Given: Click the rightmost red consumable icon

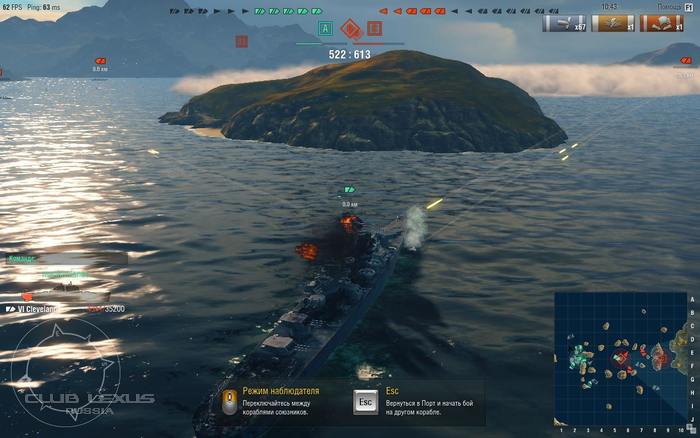Looking at the screenshot, I should tap(661, 22).
